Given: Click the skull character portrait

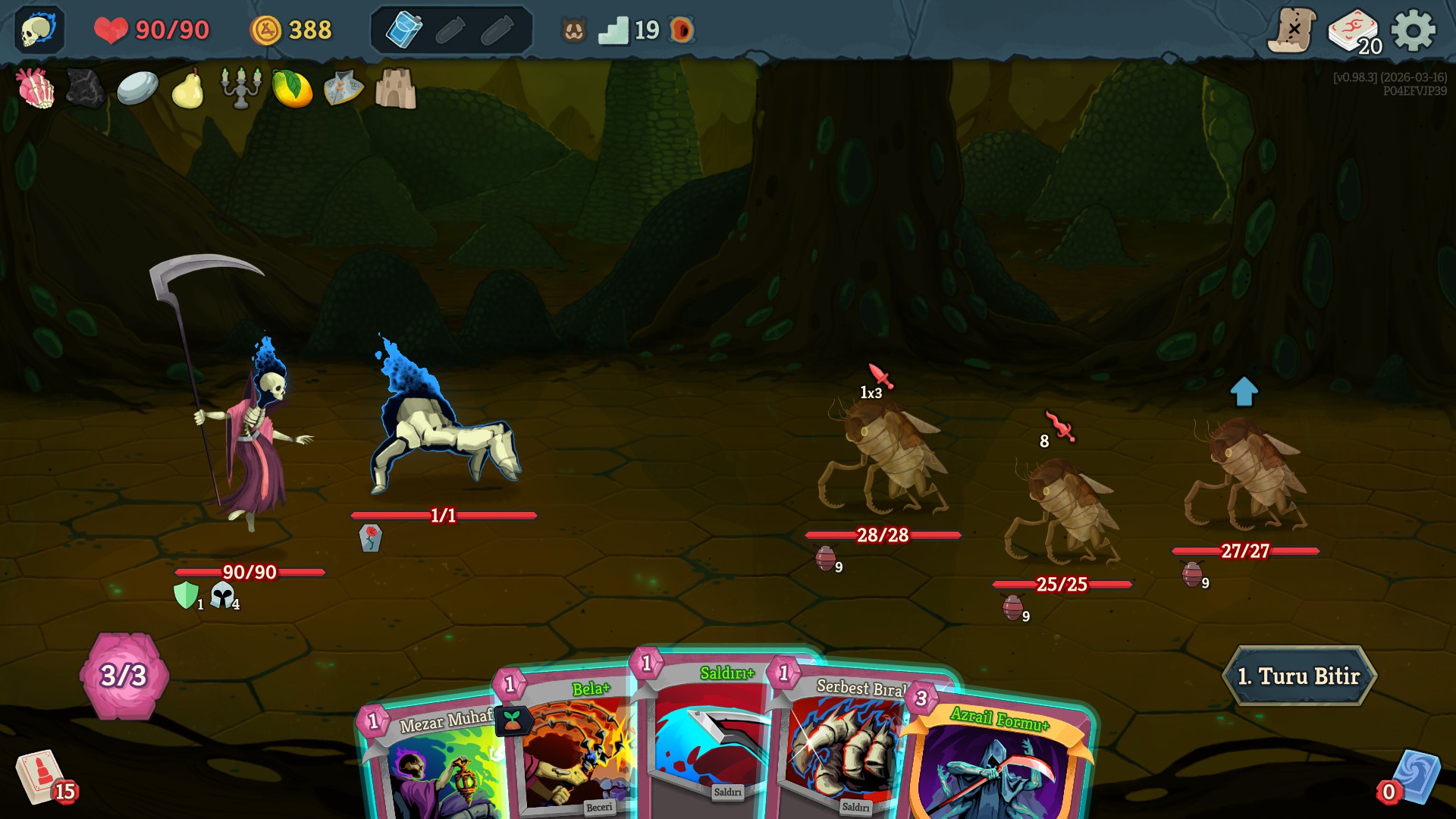Looking at the screenshot, I should (39, 30).
